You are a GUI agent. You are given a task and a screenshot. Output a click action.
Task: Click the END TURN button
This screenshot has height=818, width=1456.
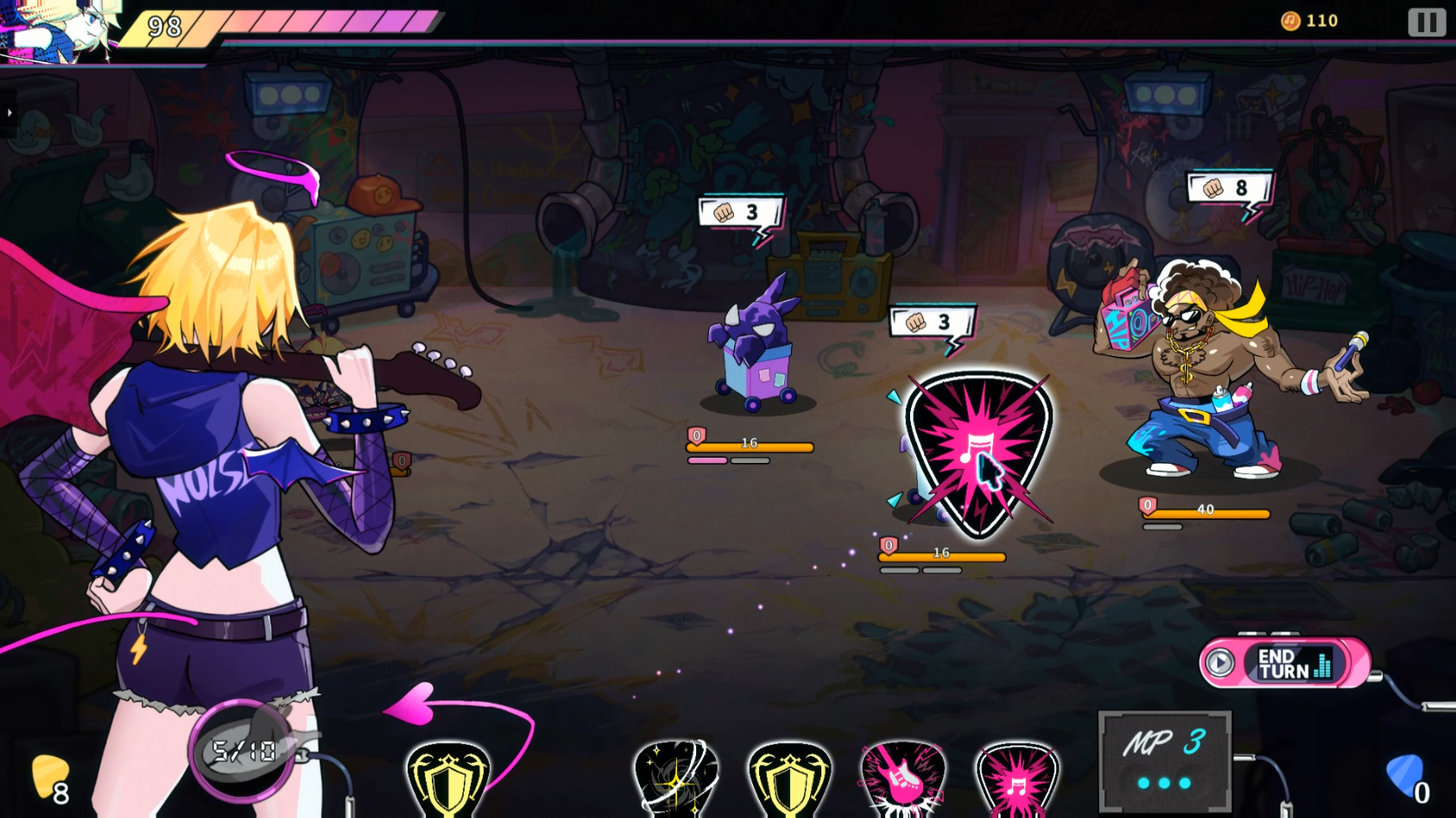click(1284, 663)
